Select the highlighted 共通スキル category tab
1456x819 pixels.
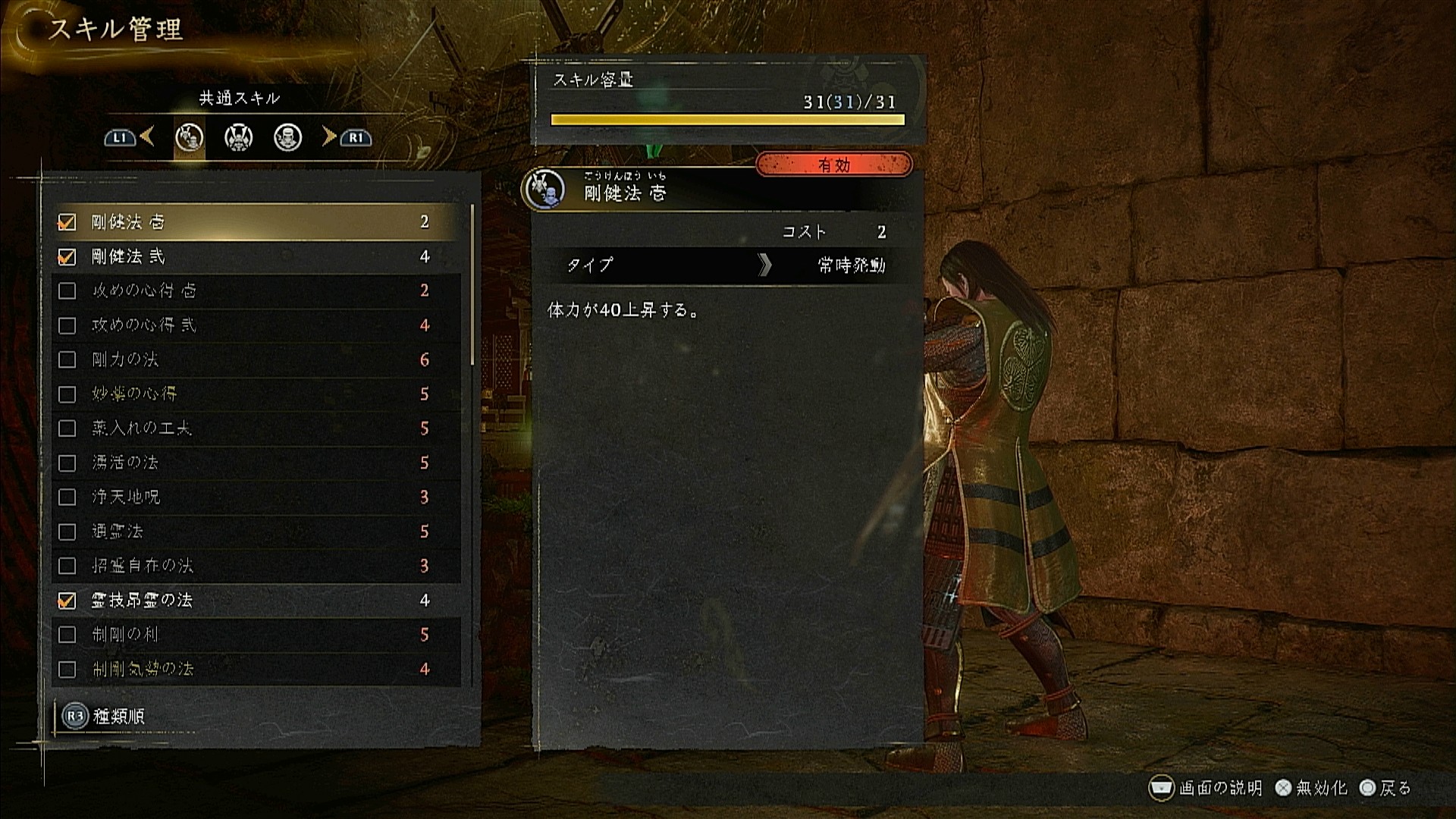point(189,138)
